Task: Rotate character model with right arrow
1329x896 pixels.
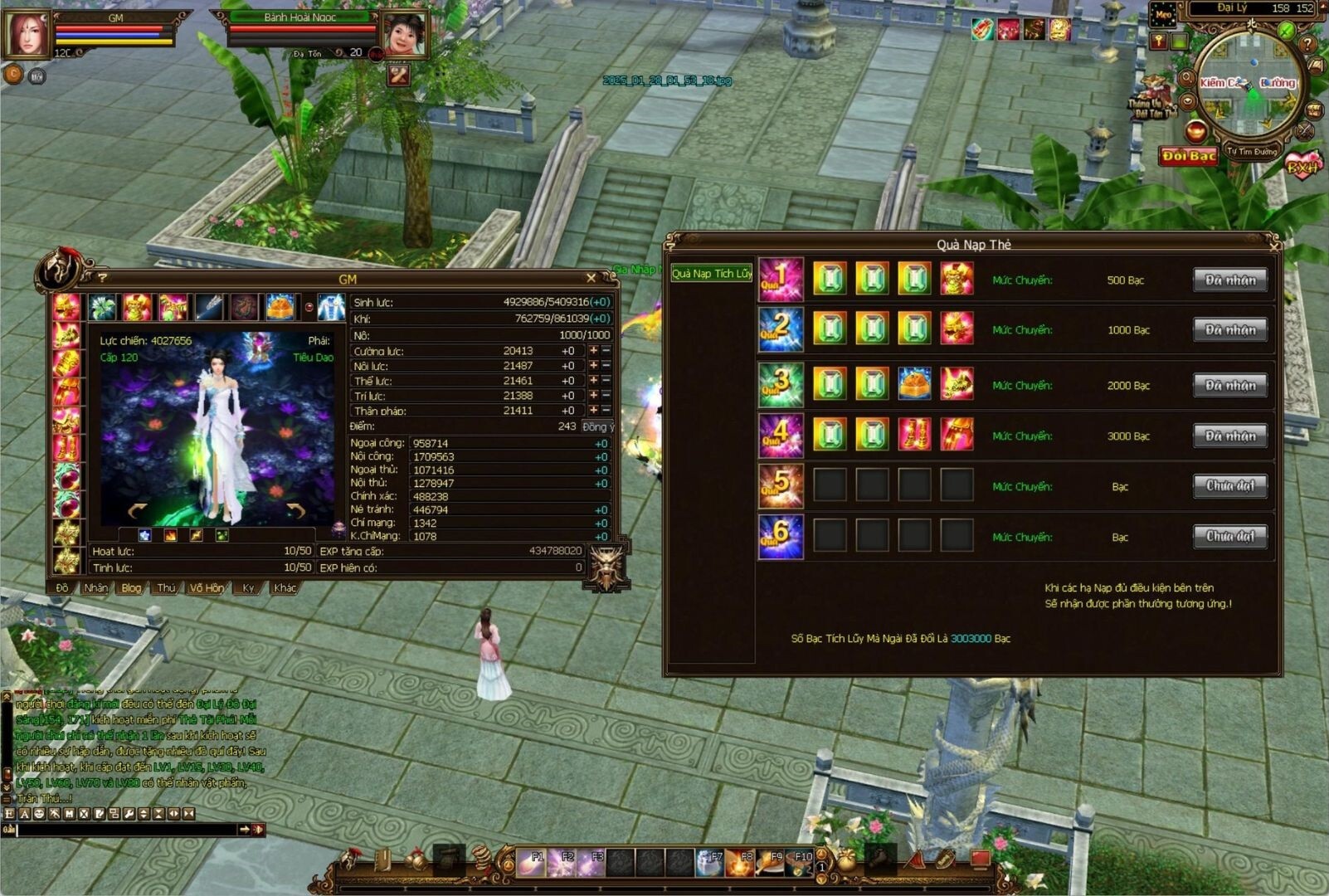Action: pos(295,509)
